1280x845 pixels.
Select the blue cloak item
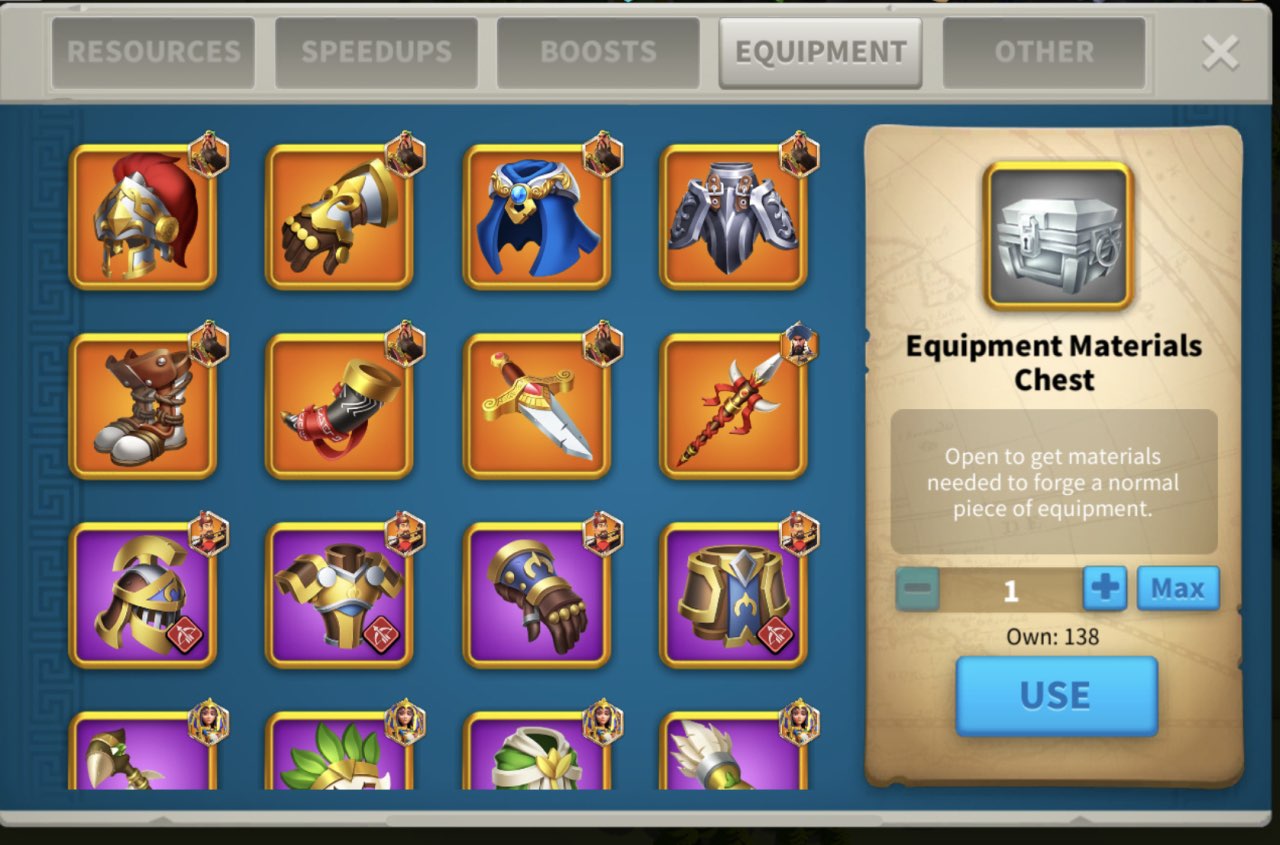tap(537, 217)
